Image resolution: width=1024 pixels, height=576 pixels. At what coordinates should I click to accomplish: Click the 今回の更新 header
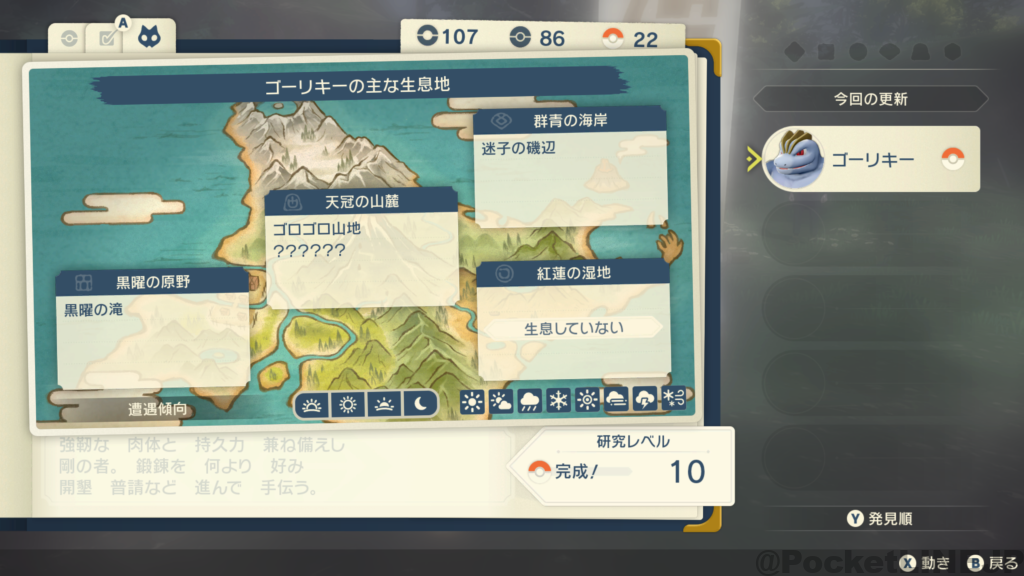[x=870, y=100]
